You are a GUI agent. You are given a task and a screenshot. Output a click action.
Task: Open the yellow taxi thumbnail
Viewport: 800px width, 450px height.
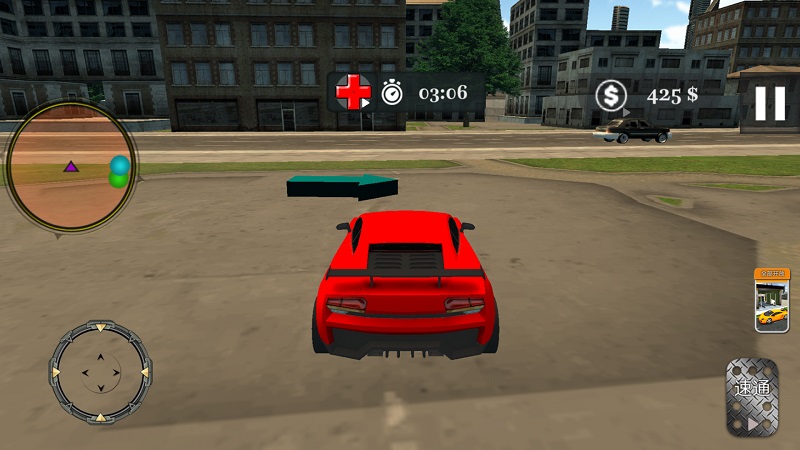pos(771,301)
